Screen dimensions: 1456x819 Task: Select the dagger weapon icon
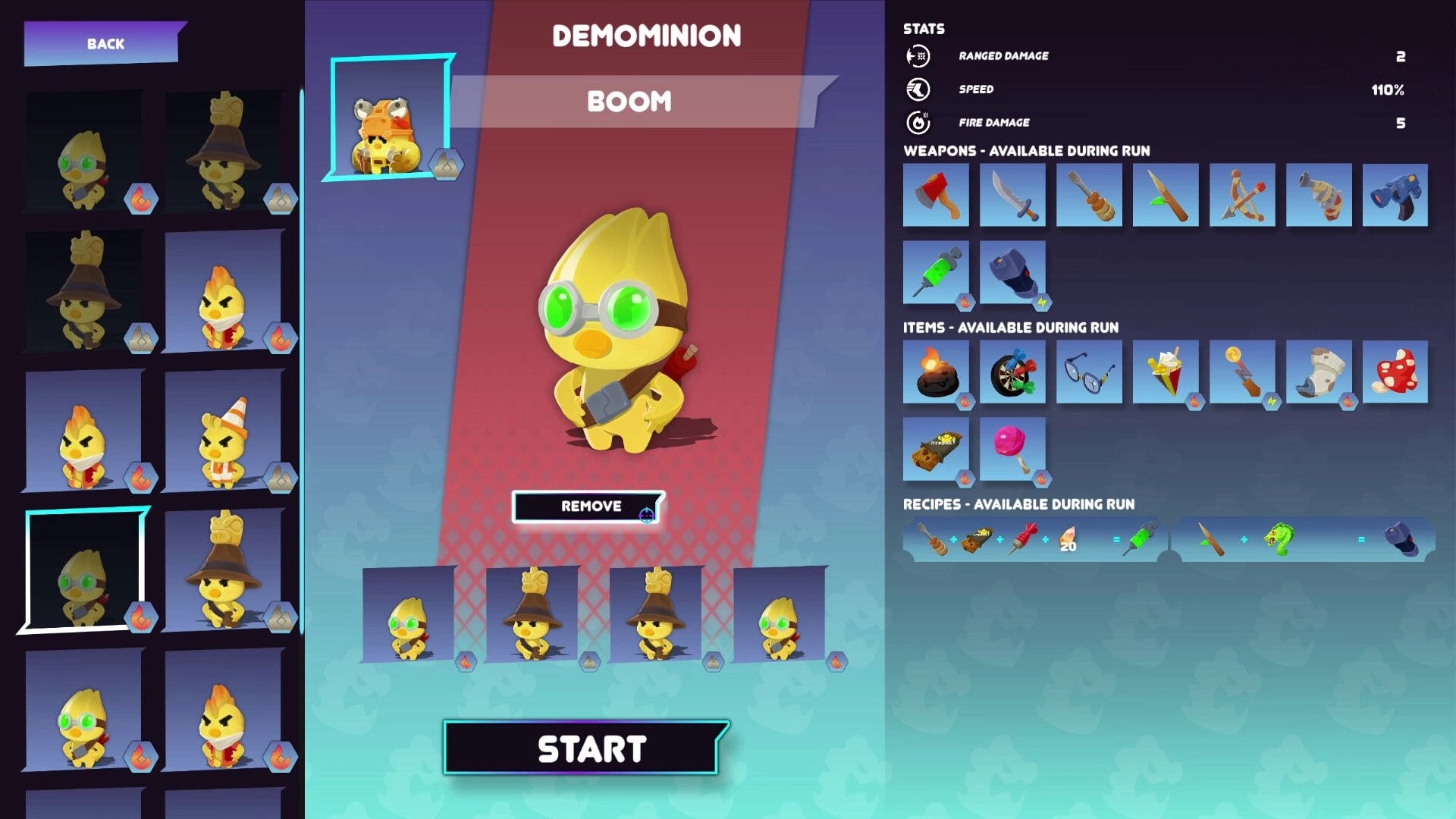click(1012, 195)
